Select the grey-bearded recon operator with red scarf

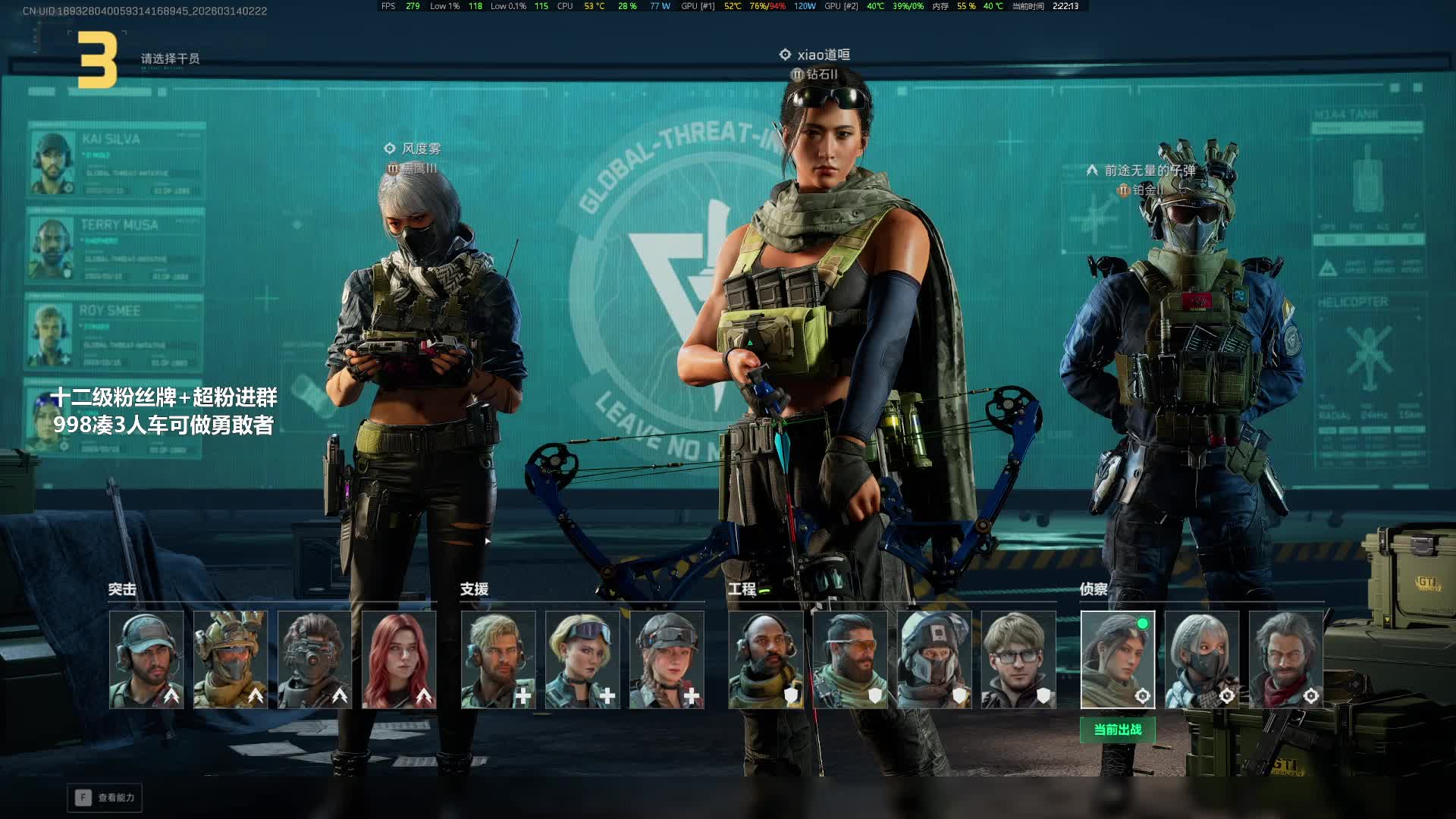(1286, 660)
